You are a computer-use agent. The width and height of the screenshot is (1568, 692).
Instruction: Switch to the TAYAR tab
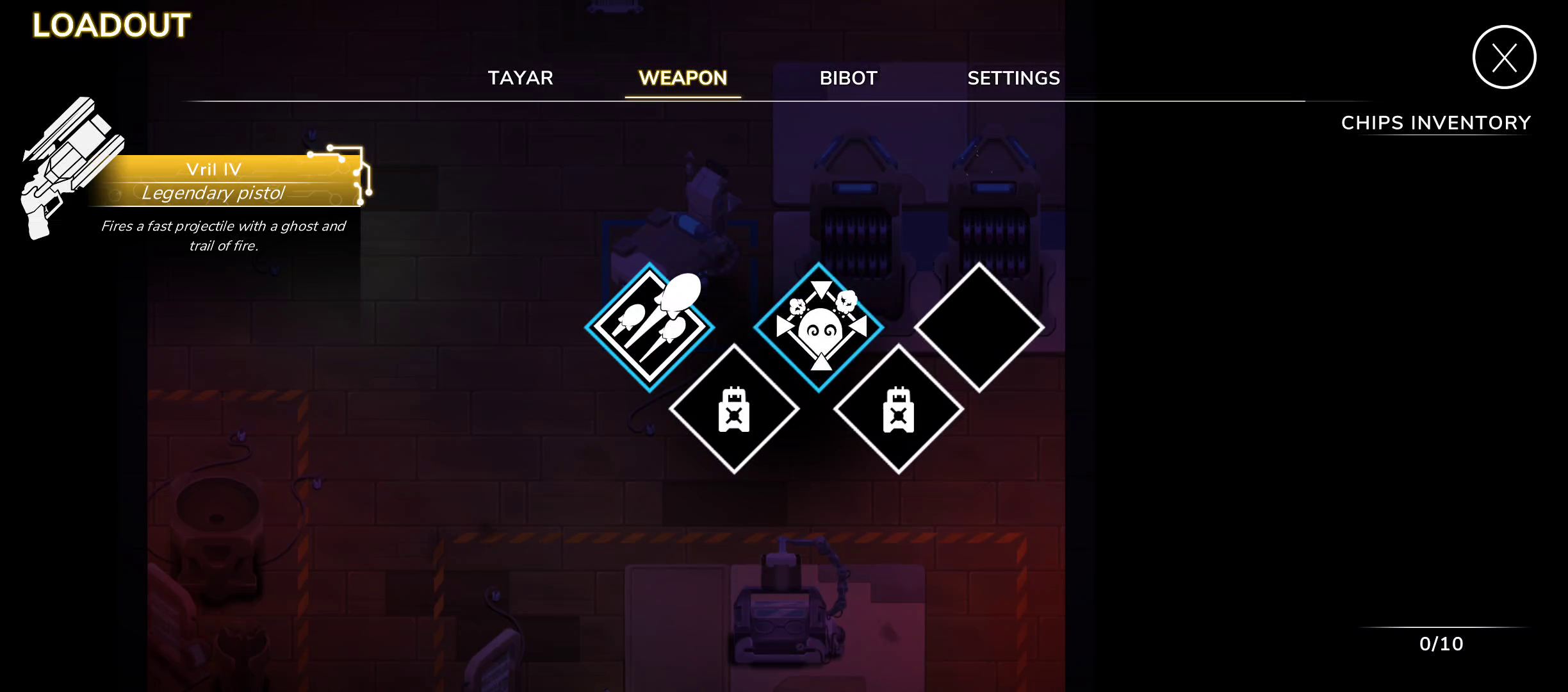point(521,78)
